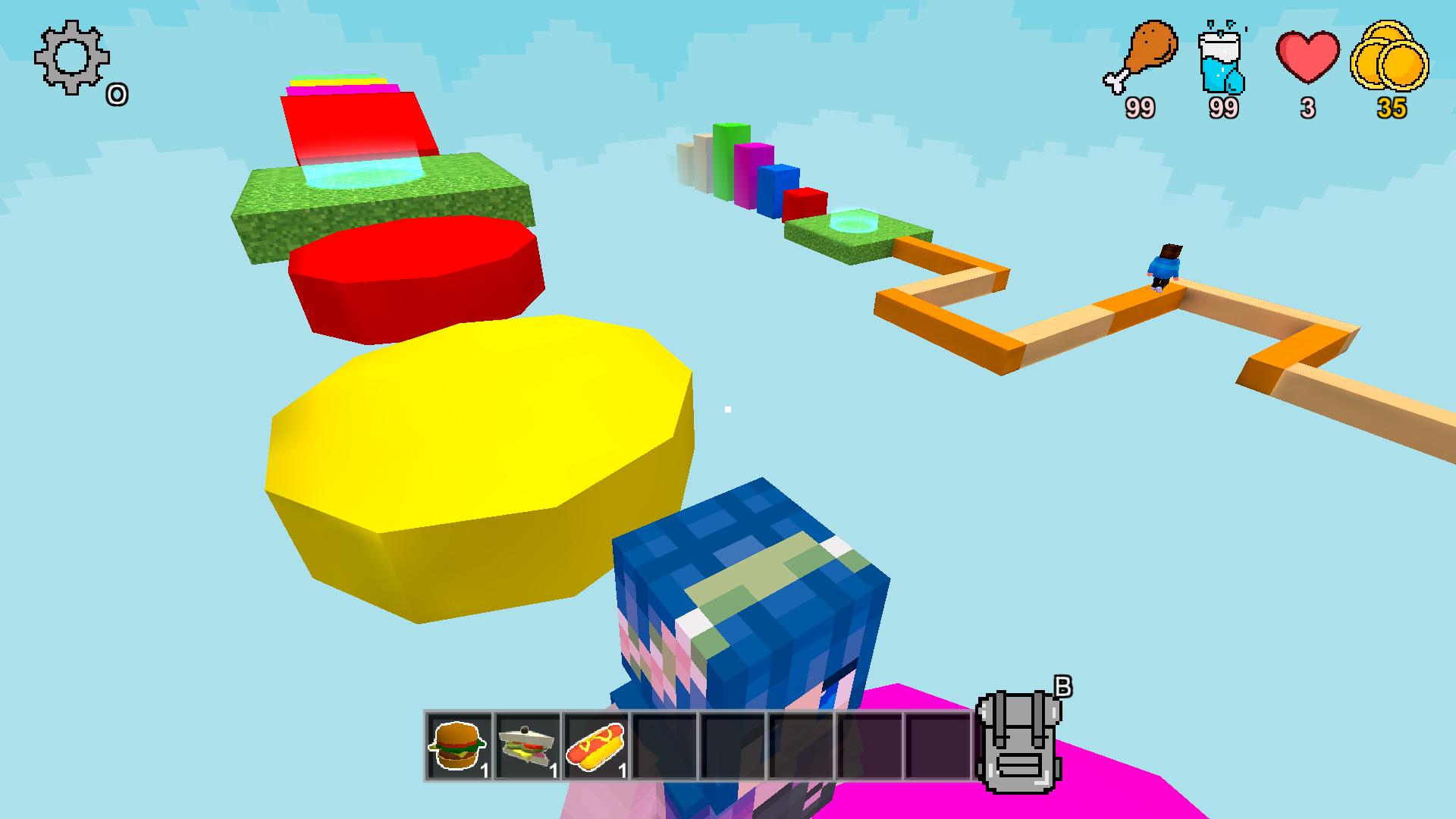Click the coin count 35
This screenshot has height=819, width=1456.
click(1389, 109)
